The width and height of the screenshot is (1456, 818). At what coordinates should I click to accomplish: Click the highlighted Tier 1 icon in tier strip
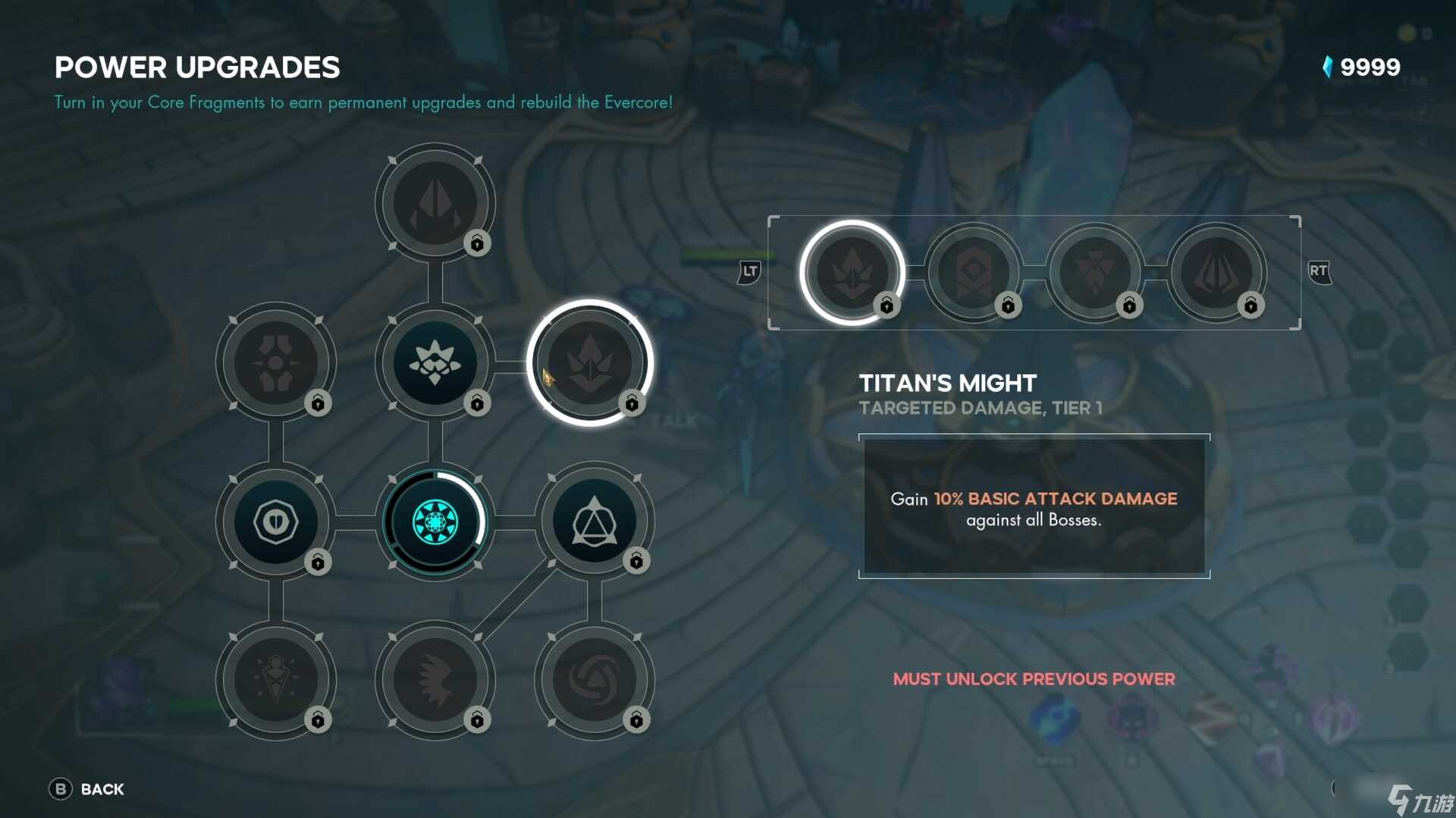[853, 273]
